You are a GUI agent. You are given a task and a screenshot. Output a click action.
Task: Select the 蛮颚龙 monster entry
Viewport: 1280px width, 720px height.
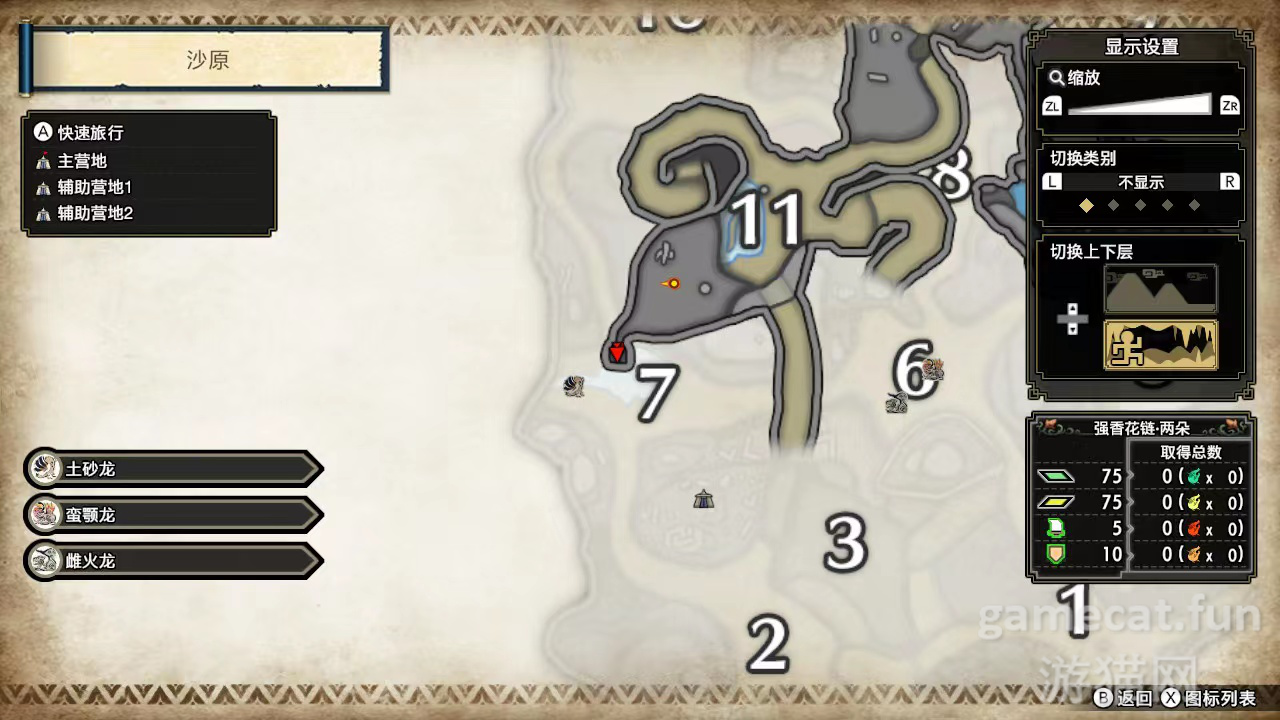[172, 515]
